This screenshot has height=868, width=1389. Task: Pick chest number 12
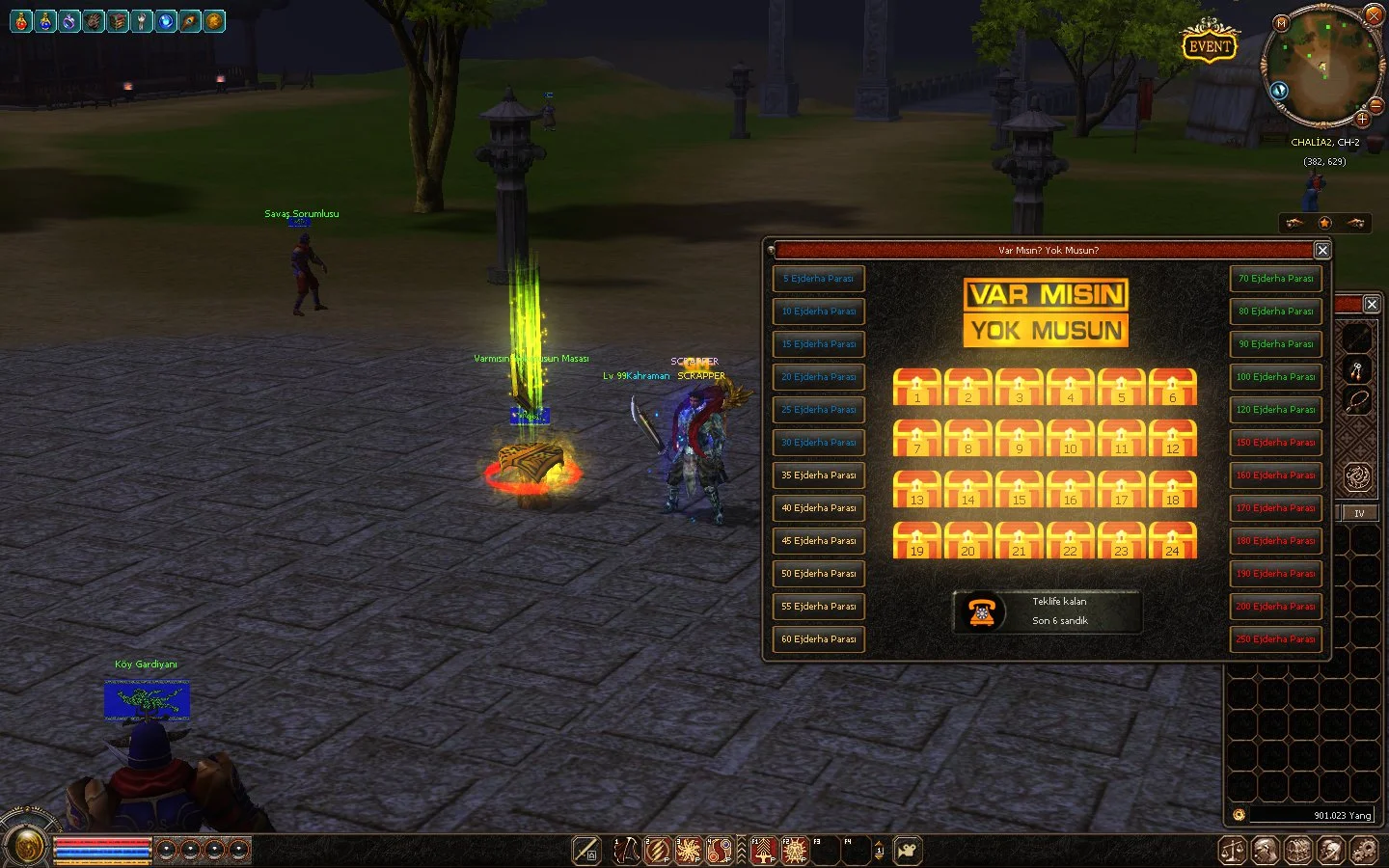point(1172,438)
